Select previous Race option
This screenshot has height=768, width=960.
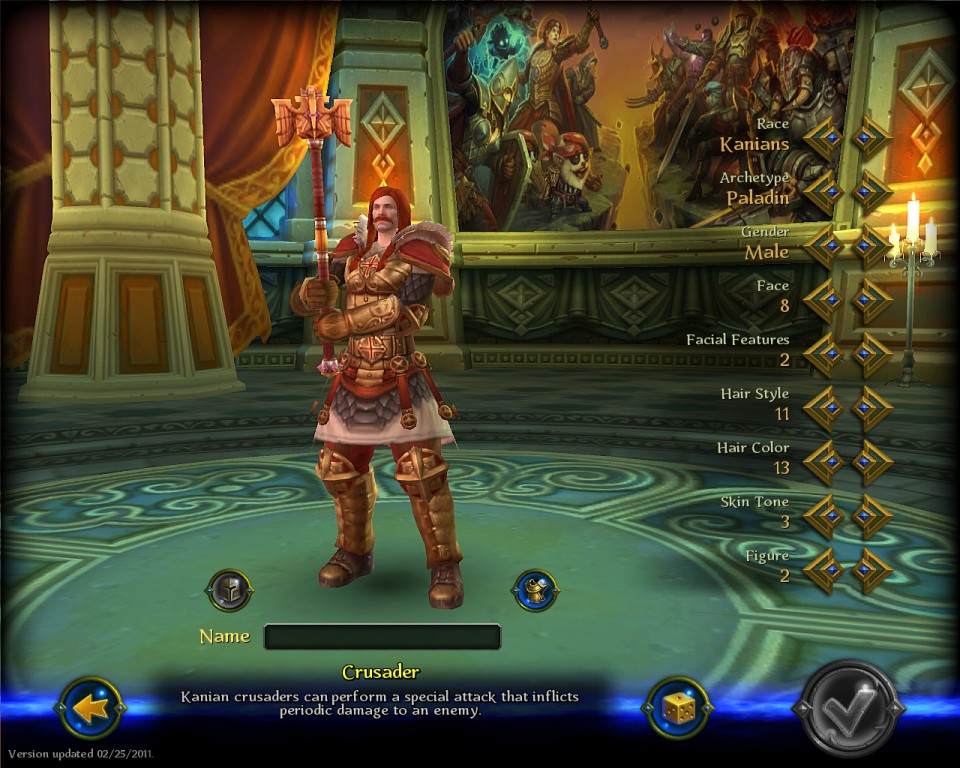click(x=824, y=138)
